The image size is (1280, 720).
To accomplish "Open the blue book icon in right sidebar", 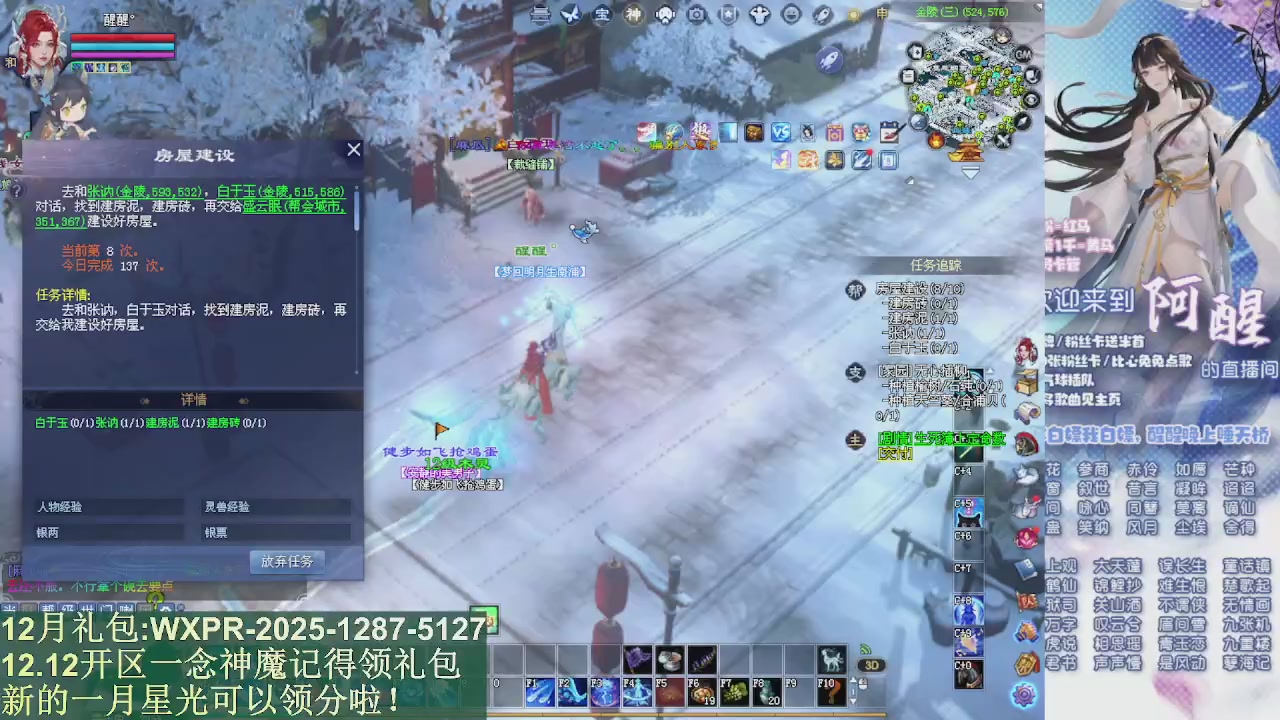I will pyautogui.click(x=1027, y=567).
